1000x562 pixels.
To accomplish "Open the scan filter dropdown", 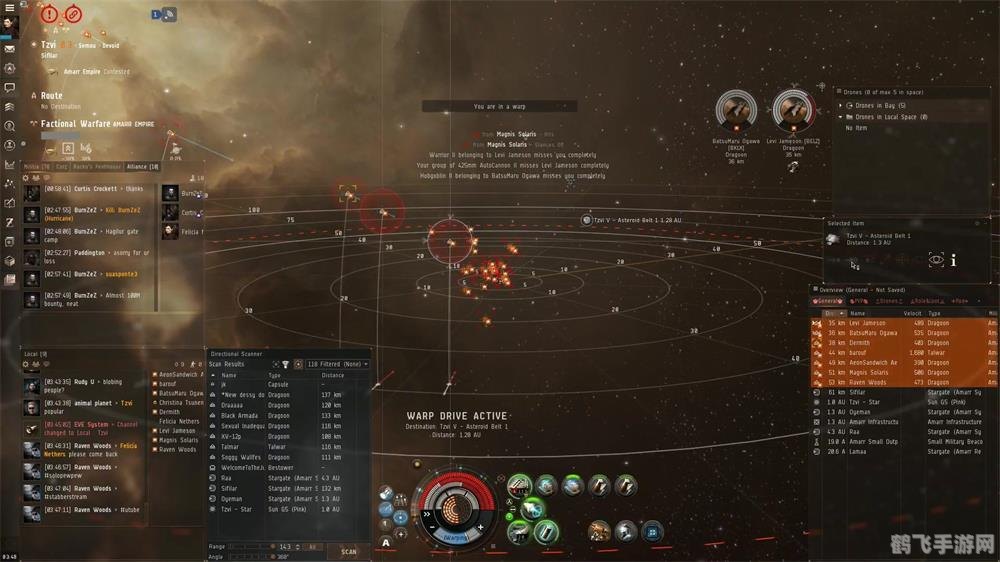I will (337, 365).
